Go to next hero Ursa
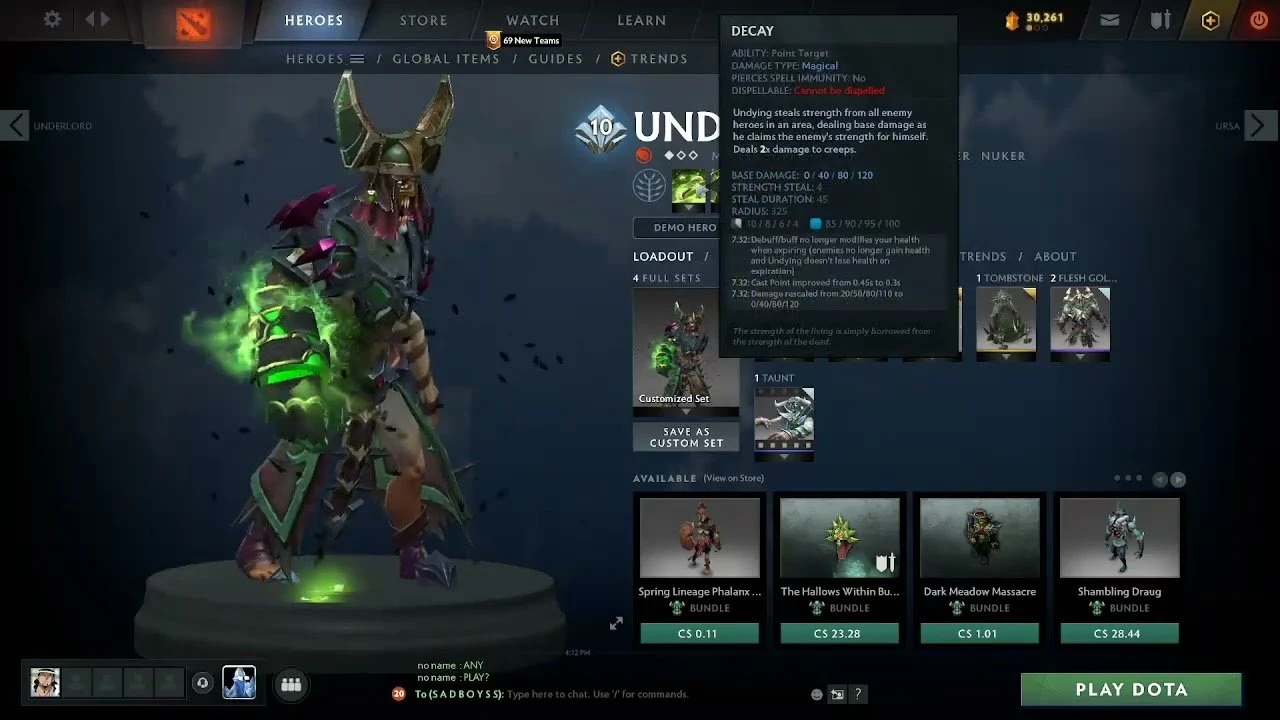The image size is (1280, 720). click(x=1260, y=126)
